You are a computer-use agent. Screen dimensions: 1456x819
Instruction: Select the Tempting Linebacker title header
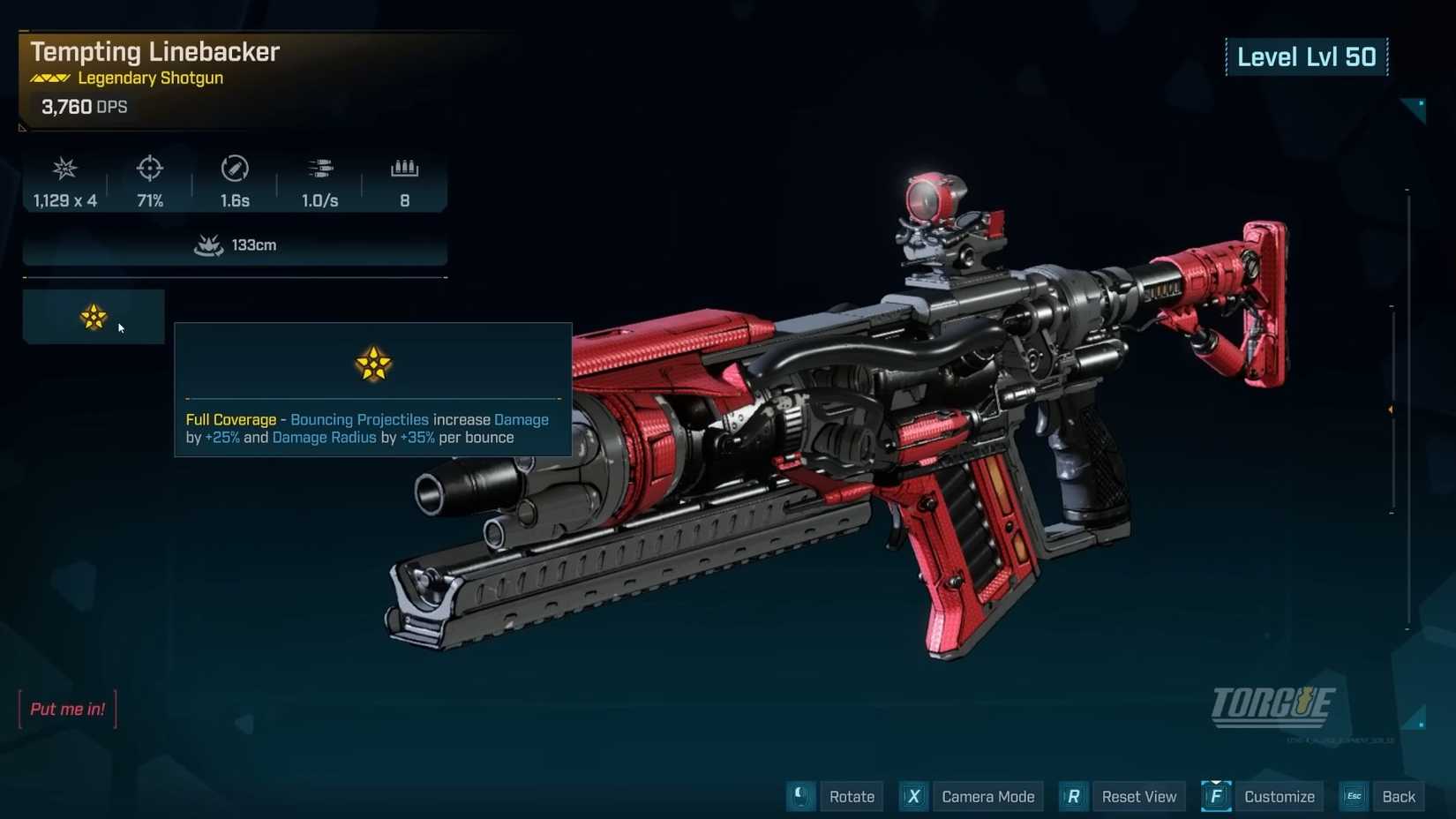pyautogui.click(x=154, y=51)
